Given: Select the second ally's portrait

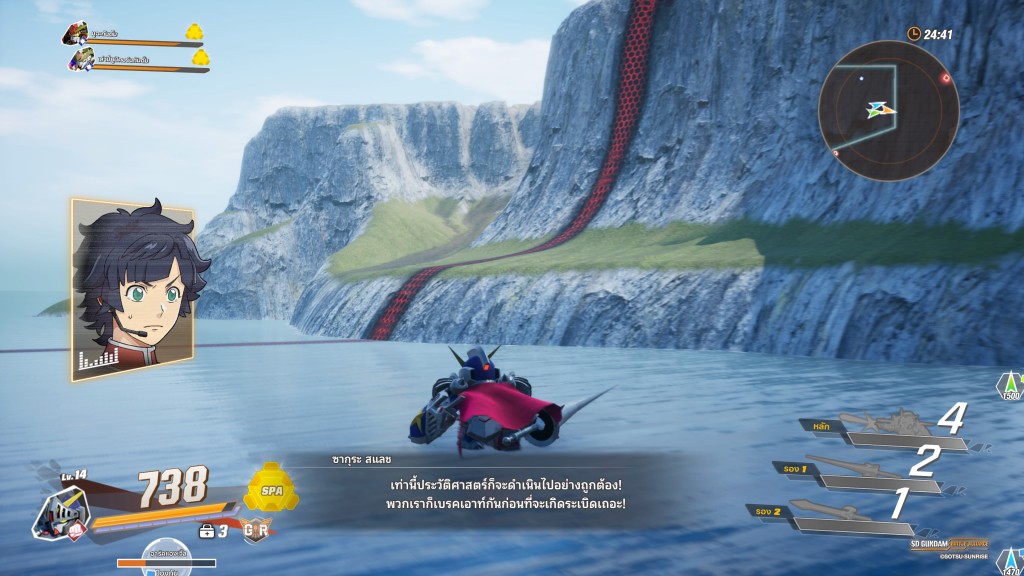Looking at the screenshot, I should (81, 60).
